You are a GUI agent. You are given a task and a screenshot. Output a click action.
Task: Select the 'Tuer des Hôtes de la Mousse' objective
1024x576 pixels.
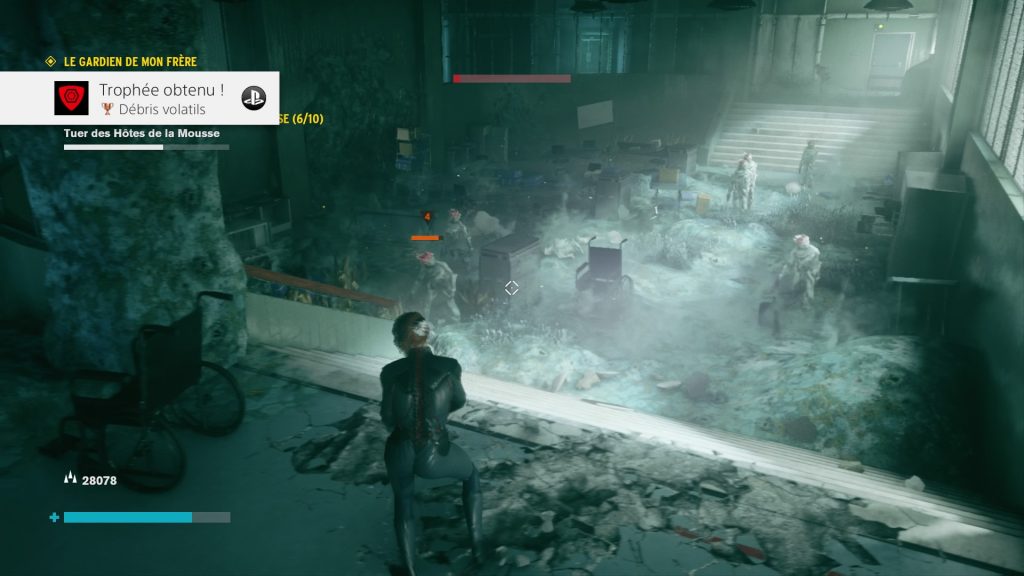point(142,133)
